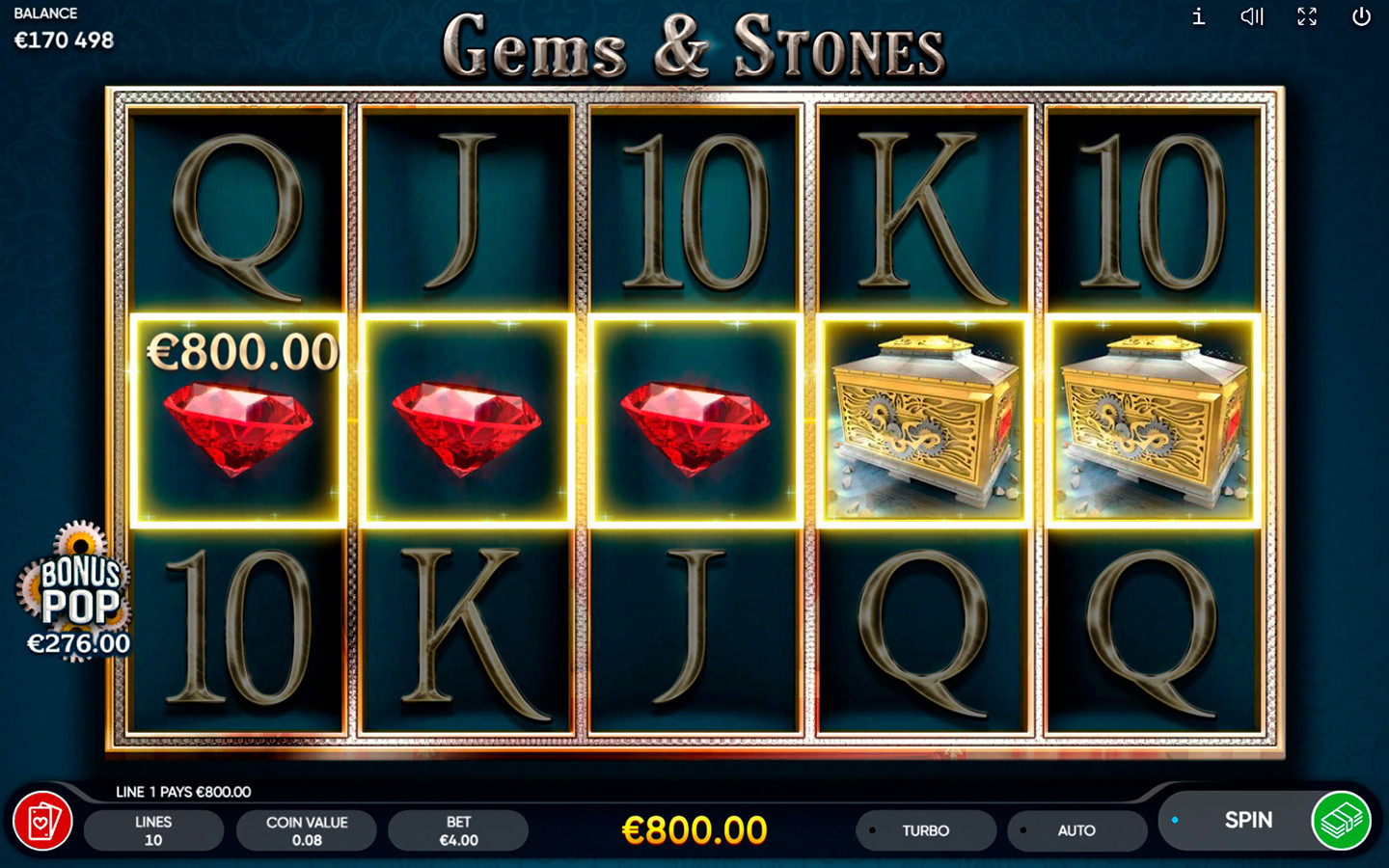The width and height of the screenshot is (1389, 868).
Task: Enable AUTO spin
Action: [x=1076, y=830]
